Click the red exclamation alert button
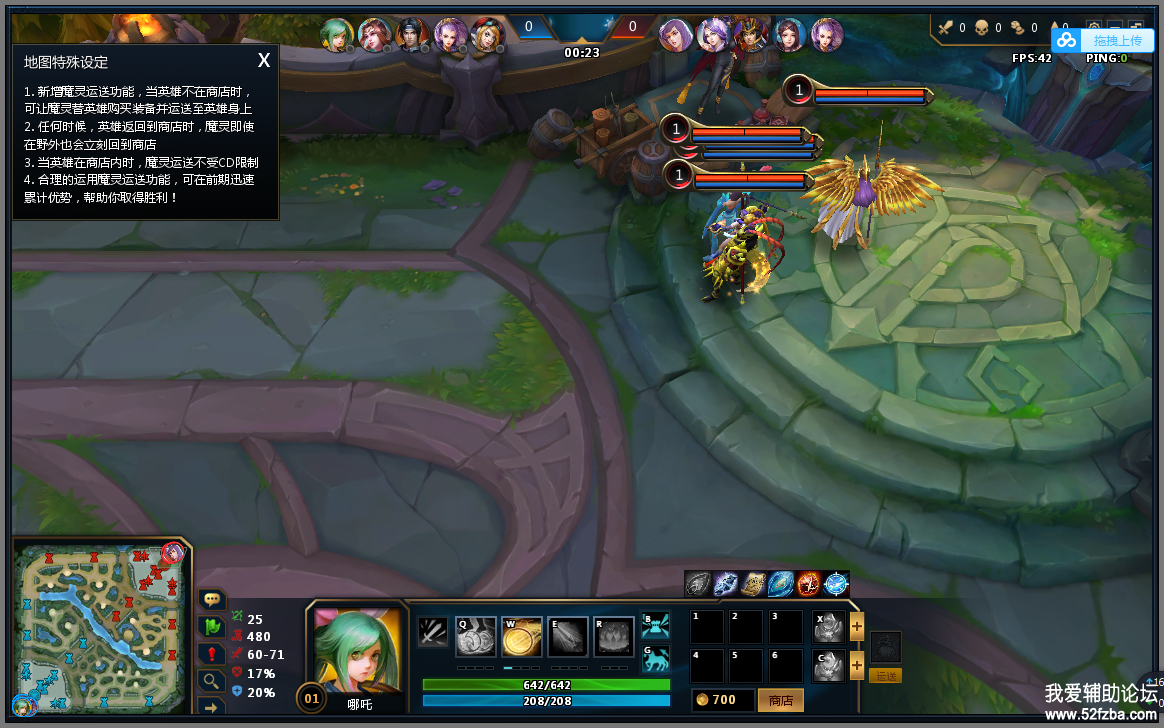 click(212, 654)
